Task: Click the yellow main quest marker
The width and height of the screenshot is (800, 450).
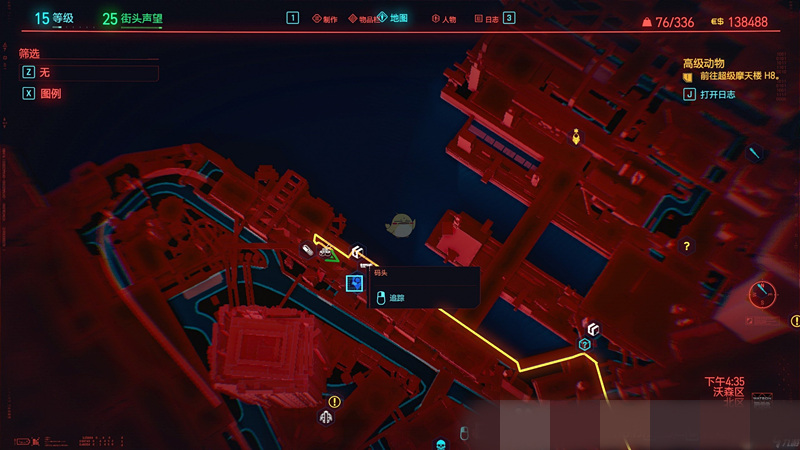Action: [576, 136]
